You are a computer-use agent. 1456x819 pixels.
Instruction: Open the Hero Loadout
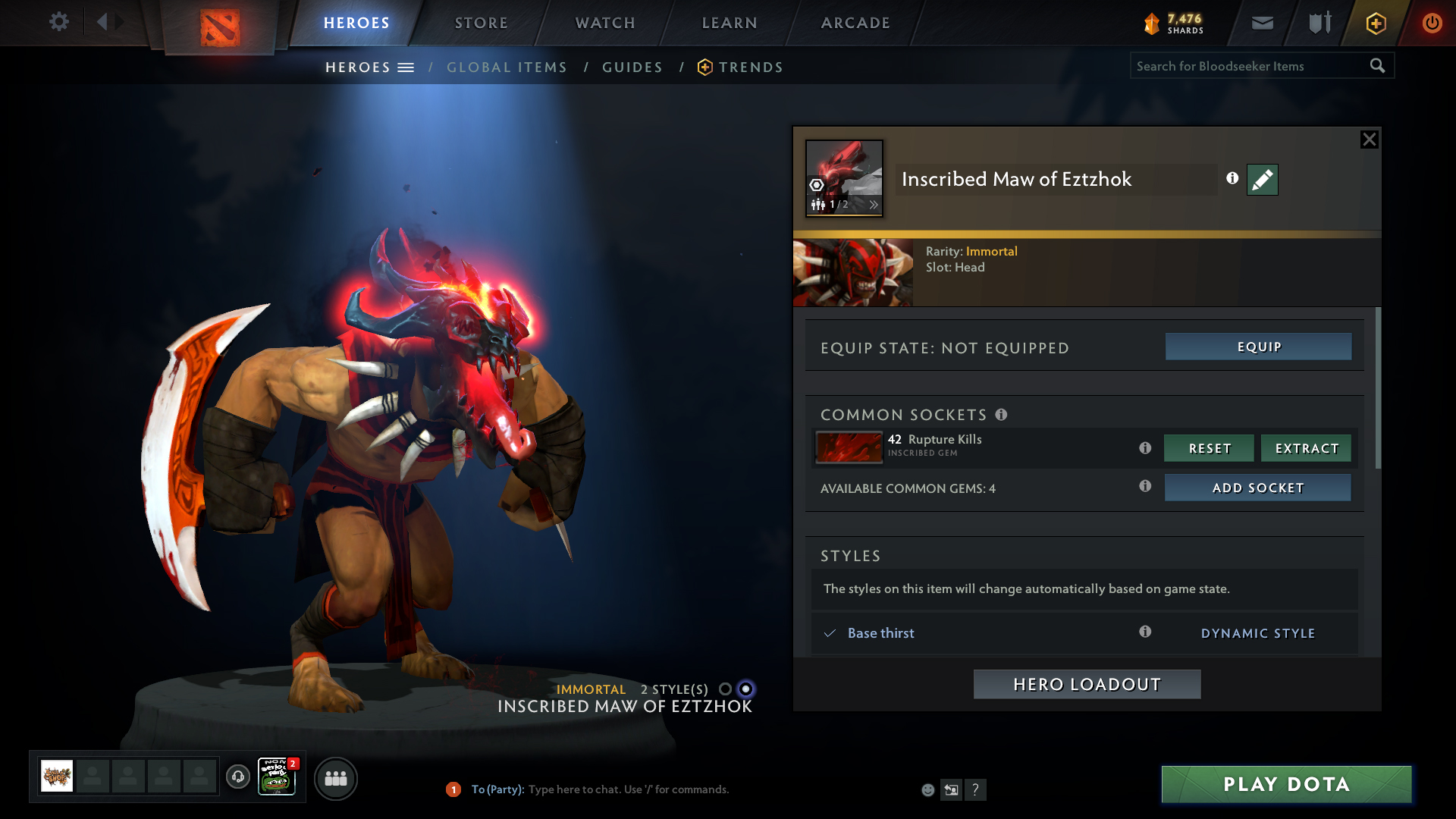coord(1087,684)
